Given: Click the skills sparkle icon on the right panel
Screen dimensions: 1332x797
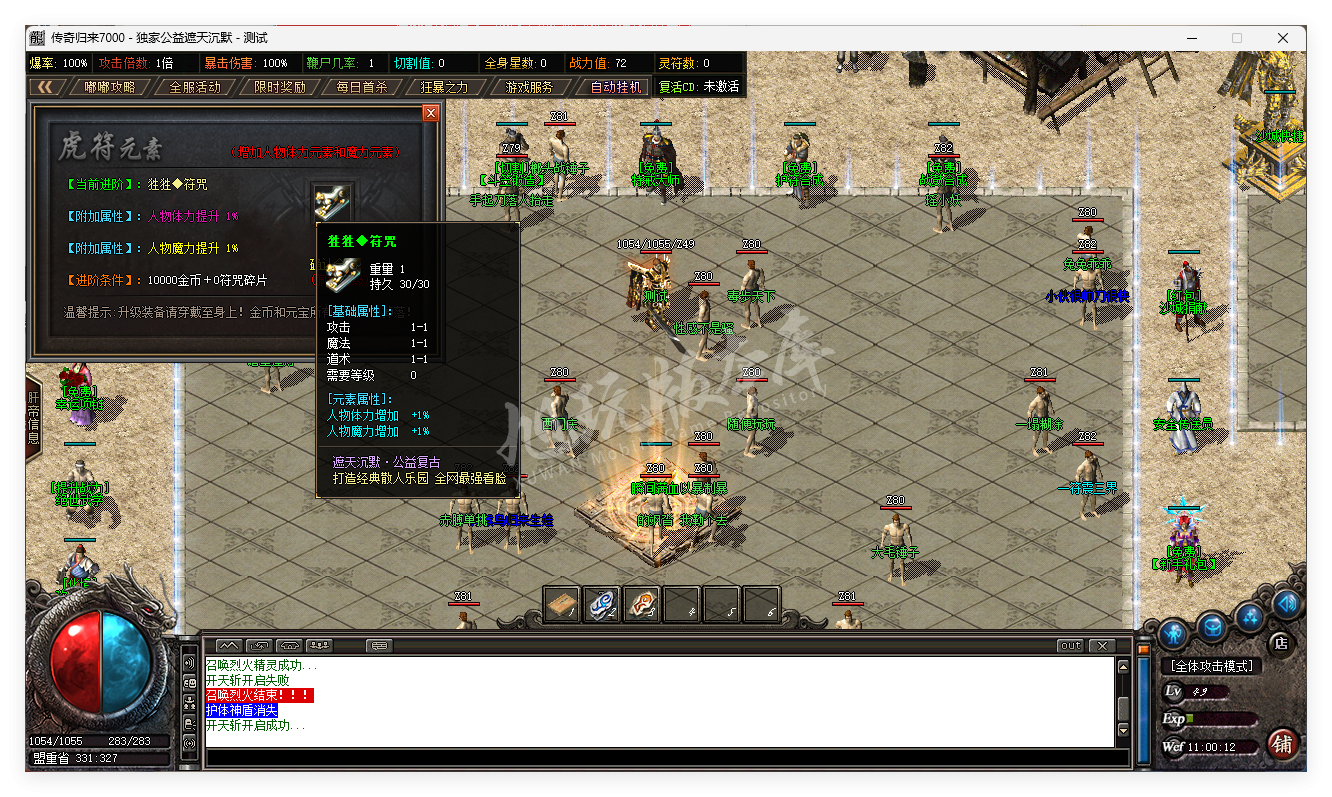Looking at the screenshot, I should (1249, 618).
